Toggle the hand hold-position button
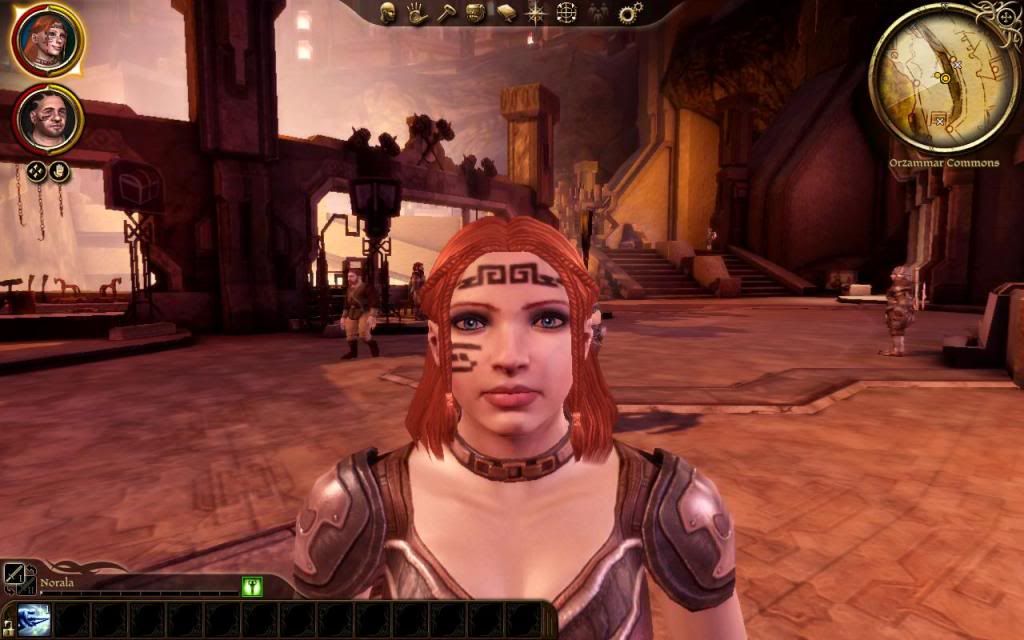The height and width of the screenshot is (640, 1024). coord(60,170)
